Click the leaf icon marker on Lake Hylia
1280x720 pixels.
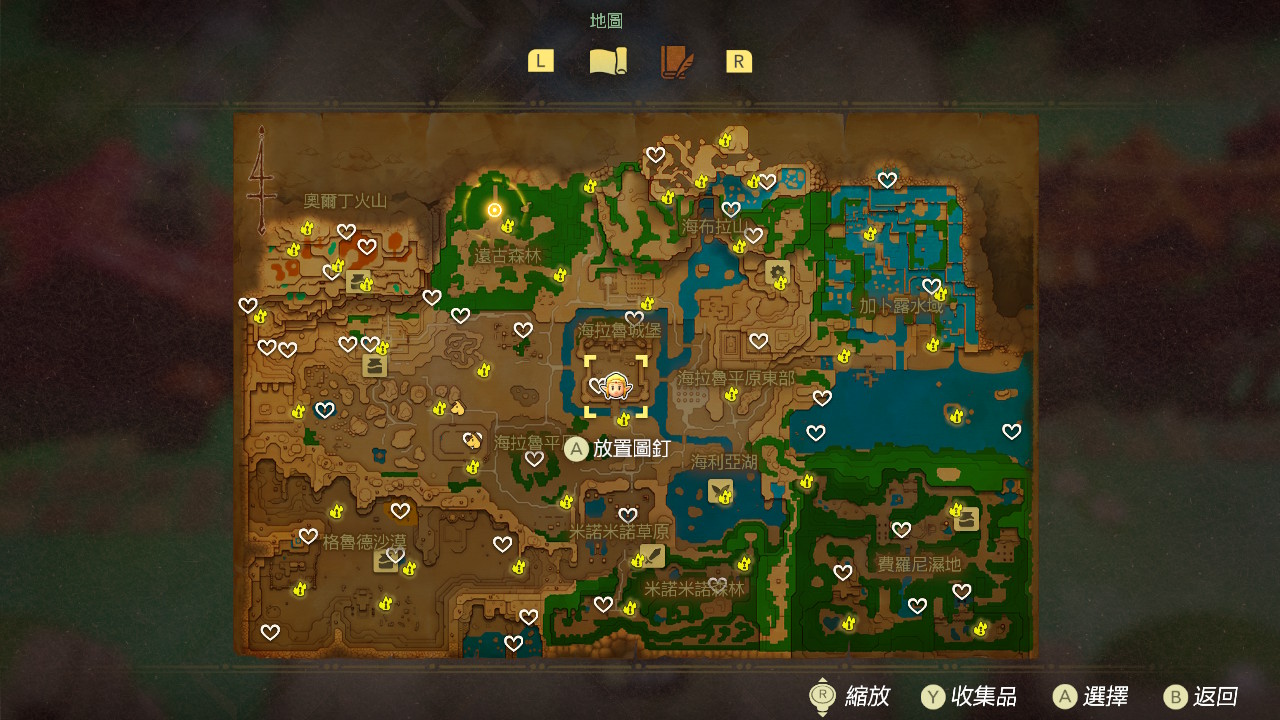click(719, 490)
